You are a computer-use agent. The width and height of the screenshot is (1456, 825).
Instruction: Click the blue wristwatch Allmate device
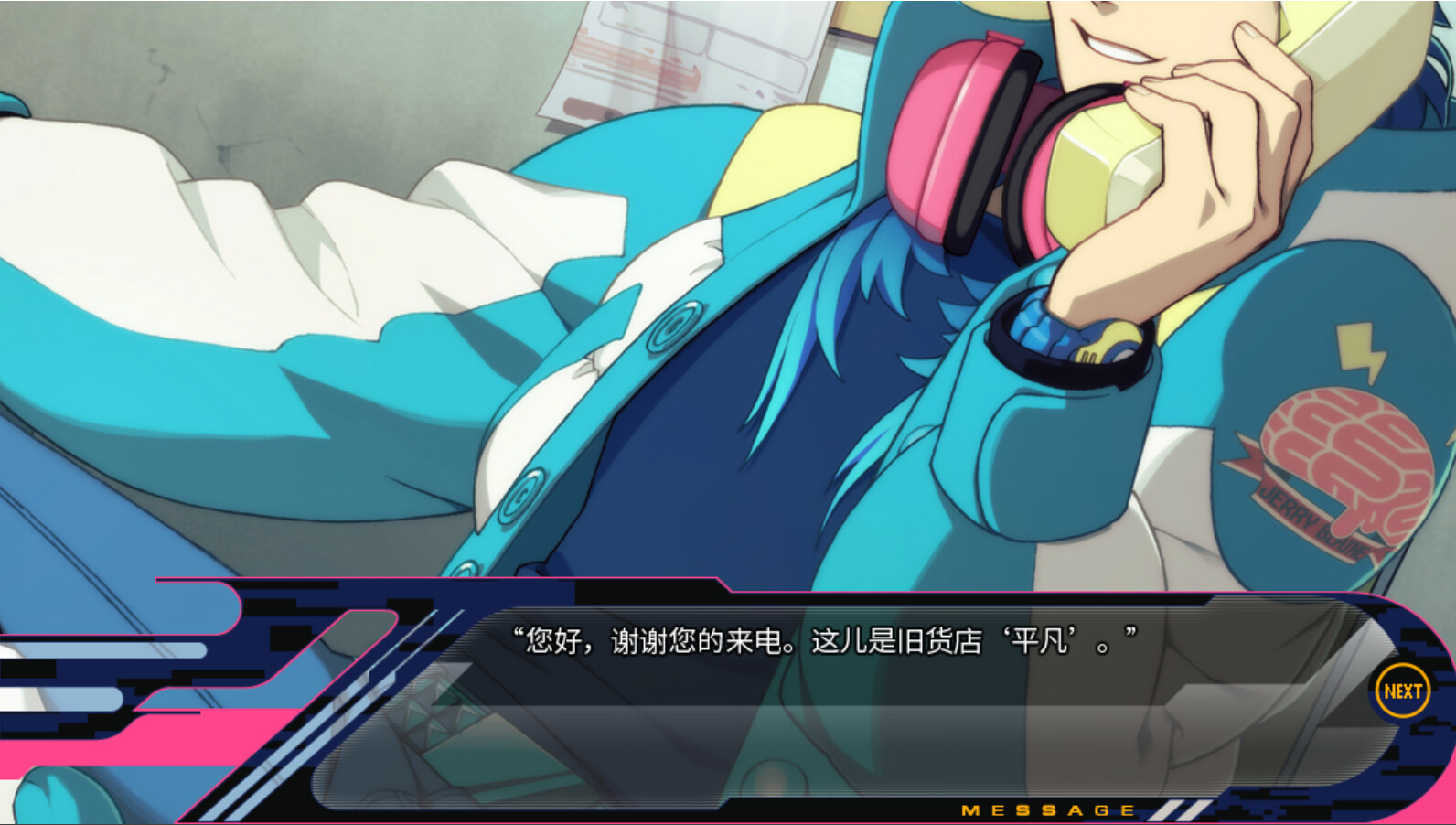tap(1061, 338)
